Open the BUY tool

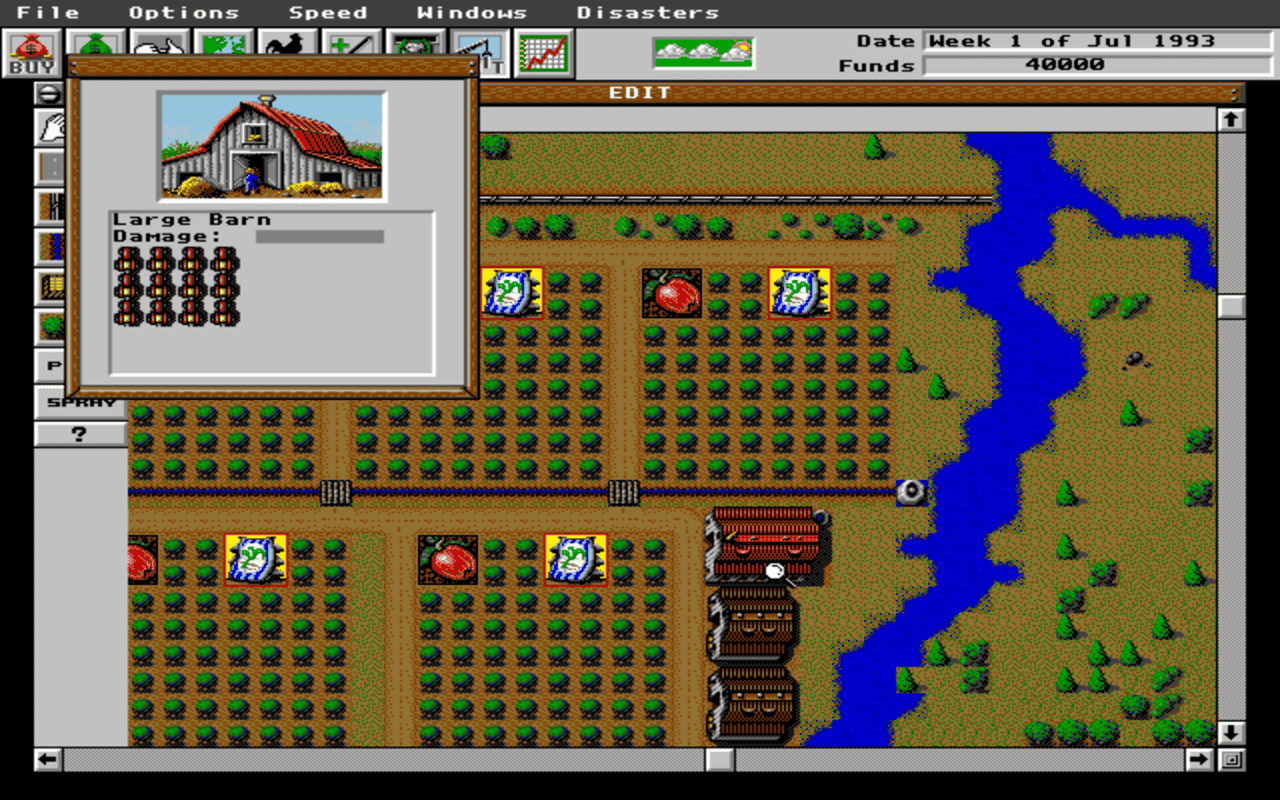(x=32, y=50)
